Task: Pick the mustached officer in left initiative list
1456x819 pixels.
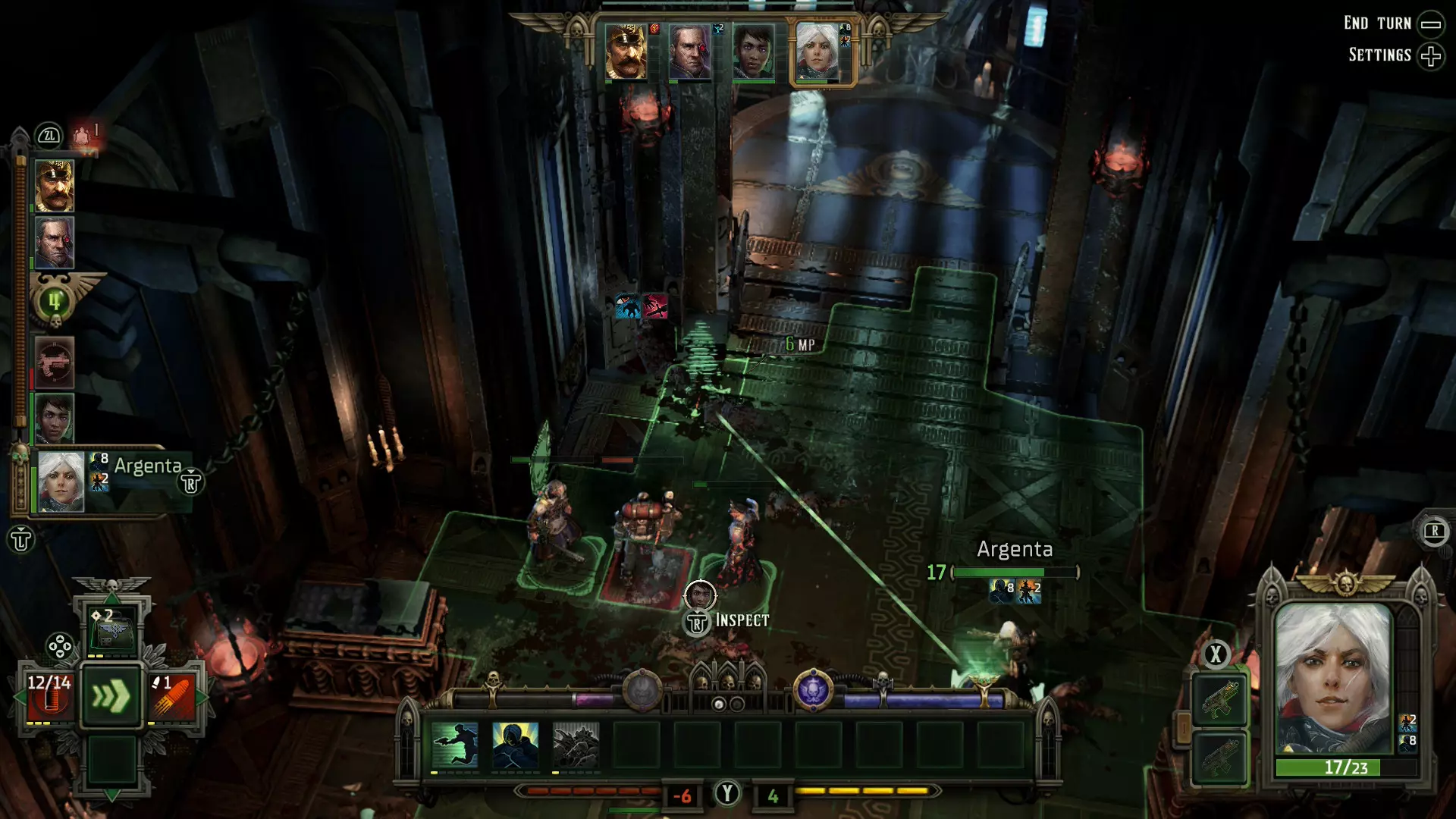Action: pos(55,185)
